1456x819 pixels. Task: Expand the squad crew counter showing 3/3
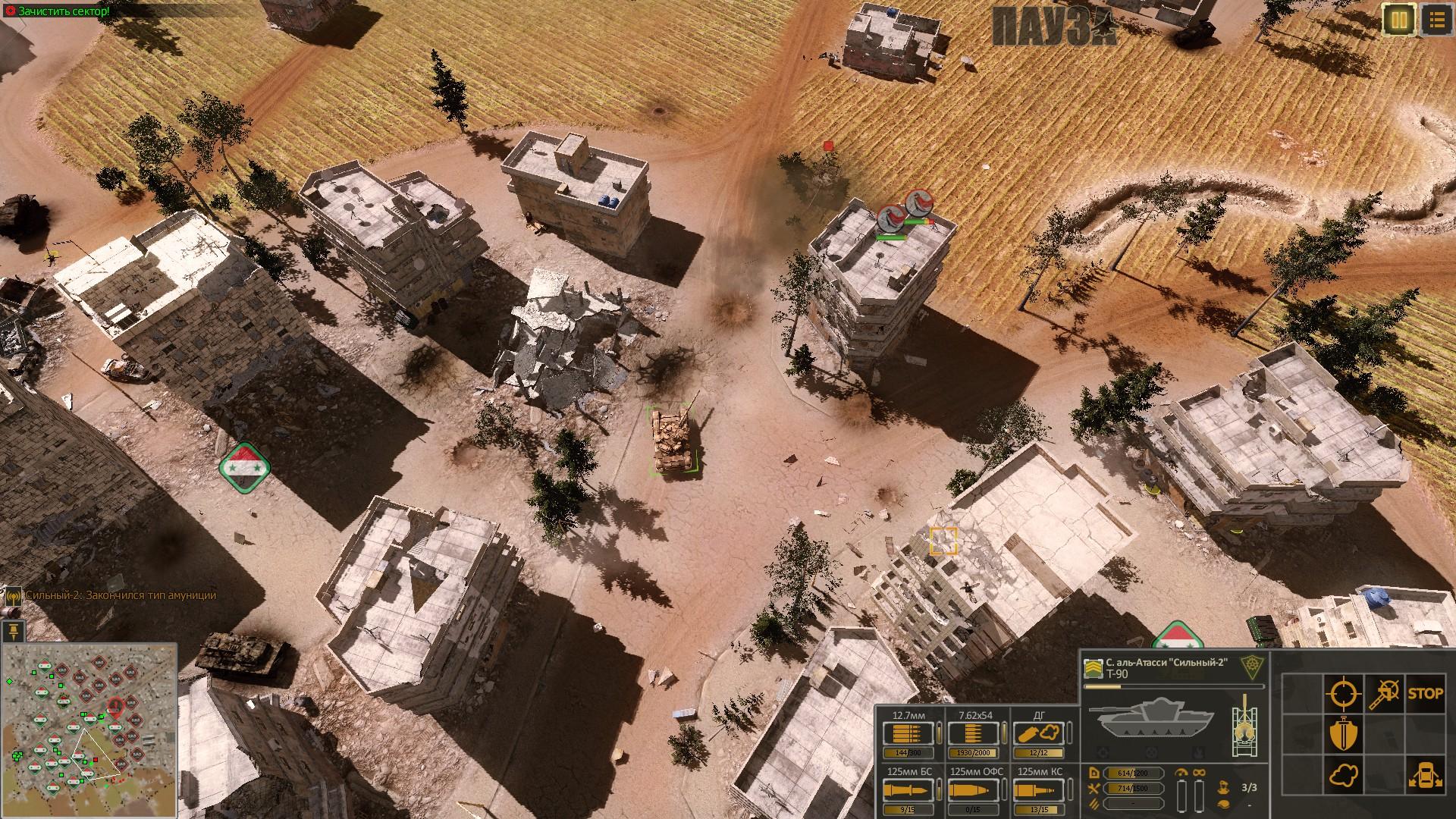1249,788
